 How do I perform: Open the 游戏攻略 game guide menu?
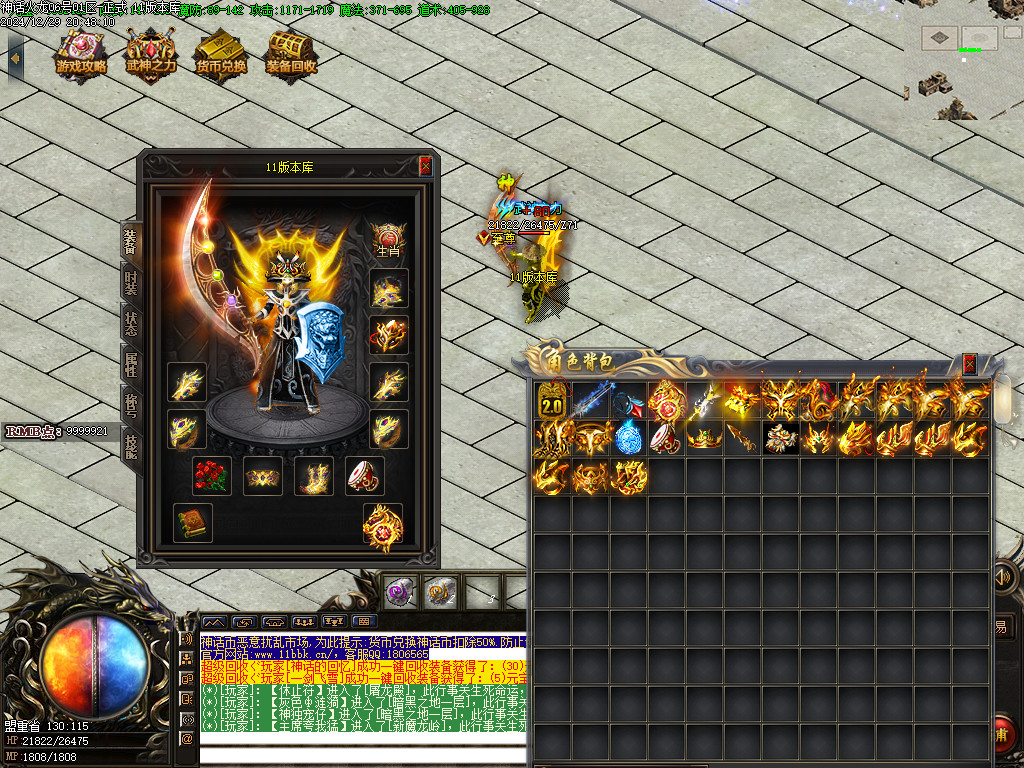click(81, 52)
